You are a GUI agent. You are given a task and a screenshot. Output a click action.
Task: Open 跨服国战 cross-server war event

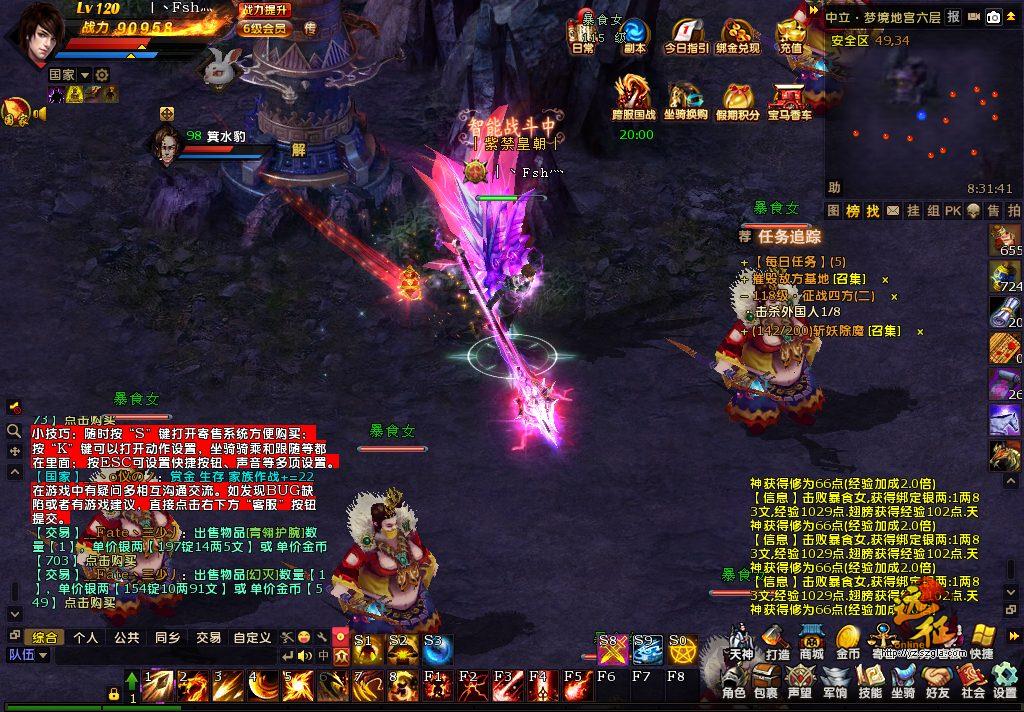click(634, 98)
